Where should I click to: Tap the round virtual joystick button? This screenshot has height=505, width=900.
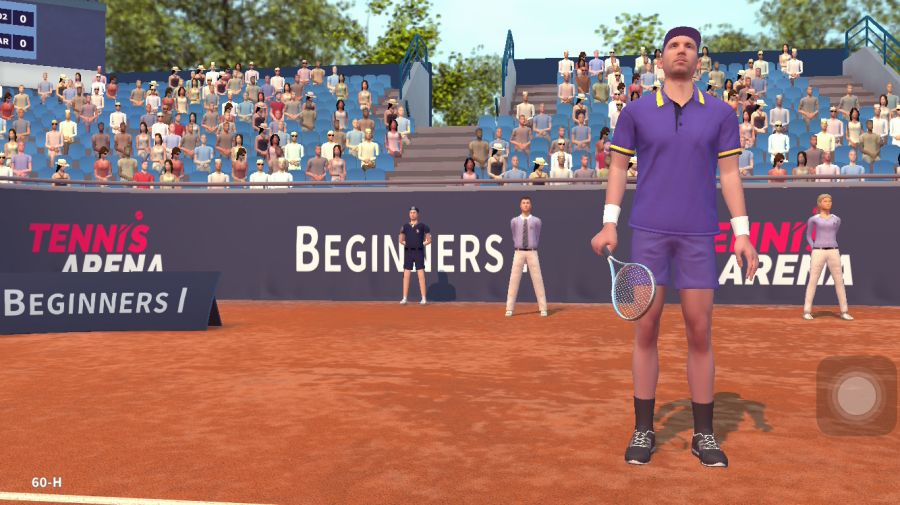click(x=856, y=395)
